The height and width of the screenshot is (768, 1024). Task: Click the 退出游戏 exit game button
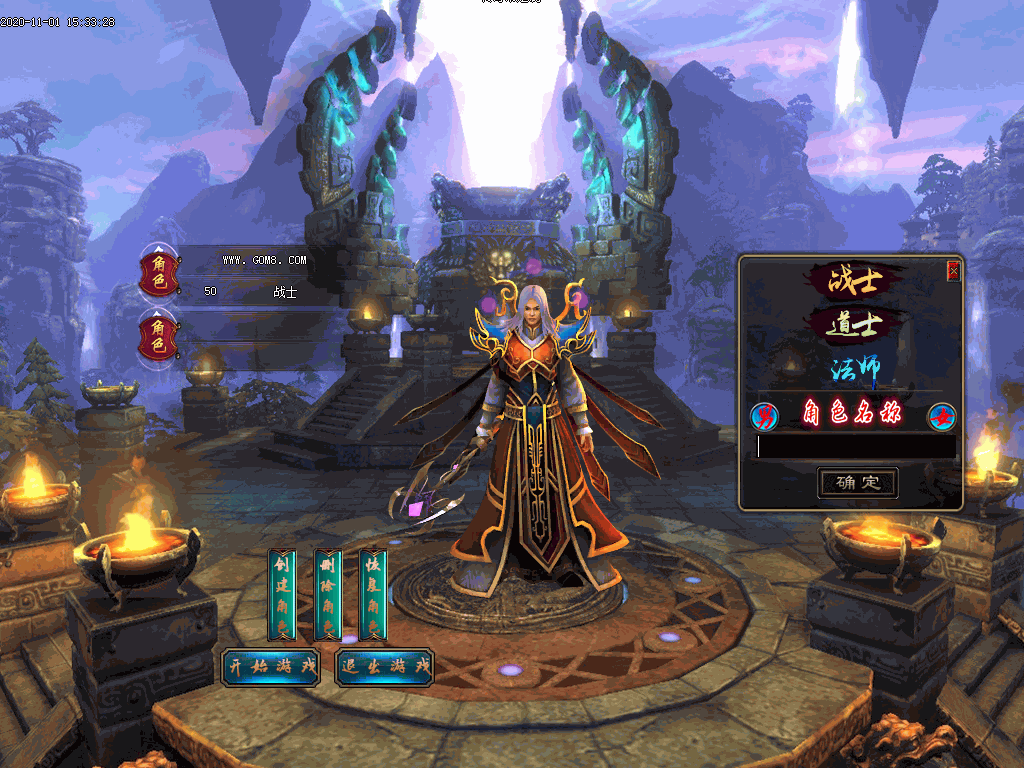[x=384, y=667]
